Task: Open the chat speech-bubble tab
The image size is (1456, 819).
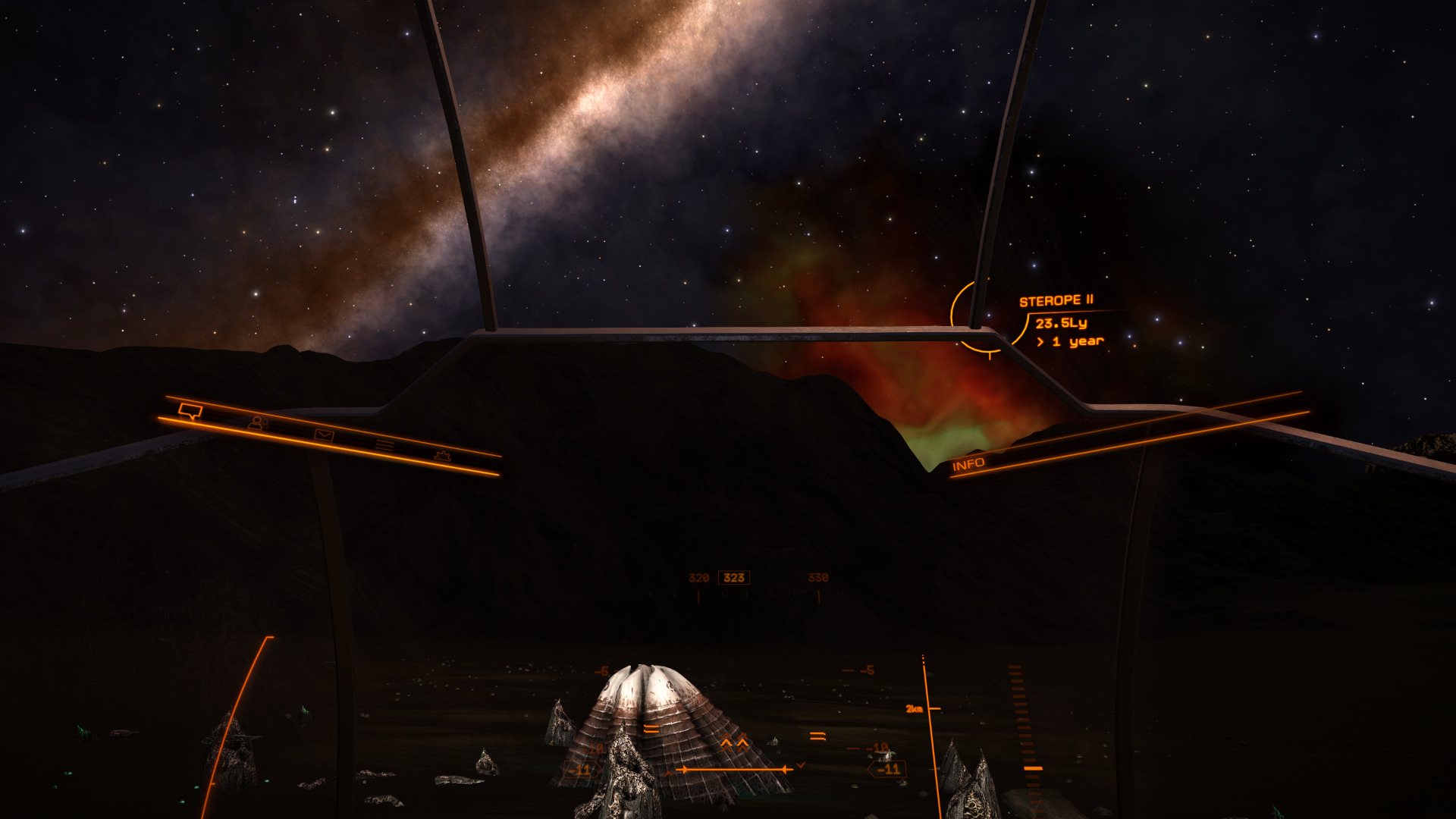Action: pos(190,411)
